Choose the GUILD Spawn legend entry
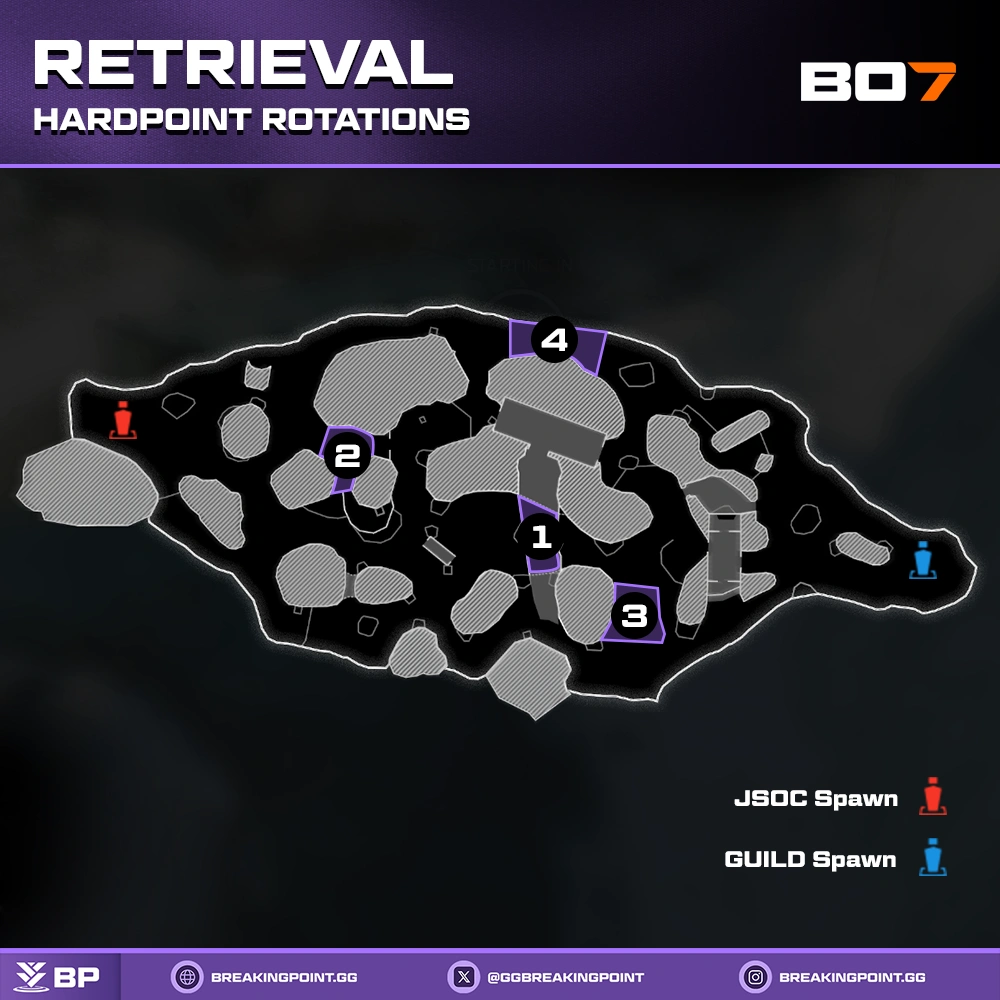 tap(834, 859)
